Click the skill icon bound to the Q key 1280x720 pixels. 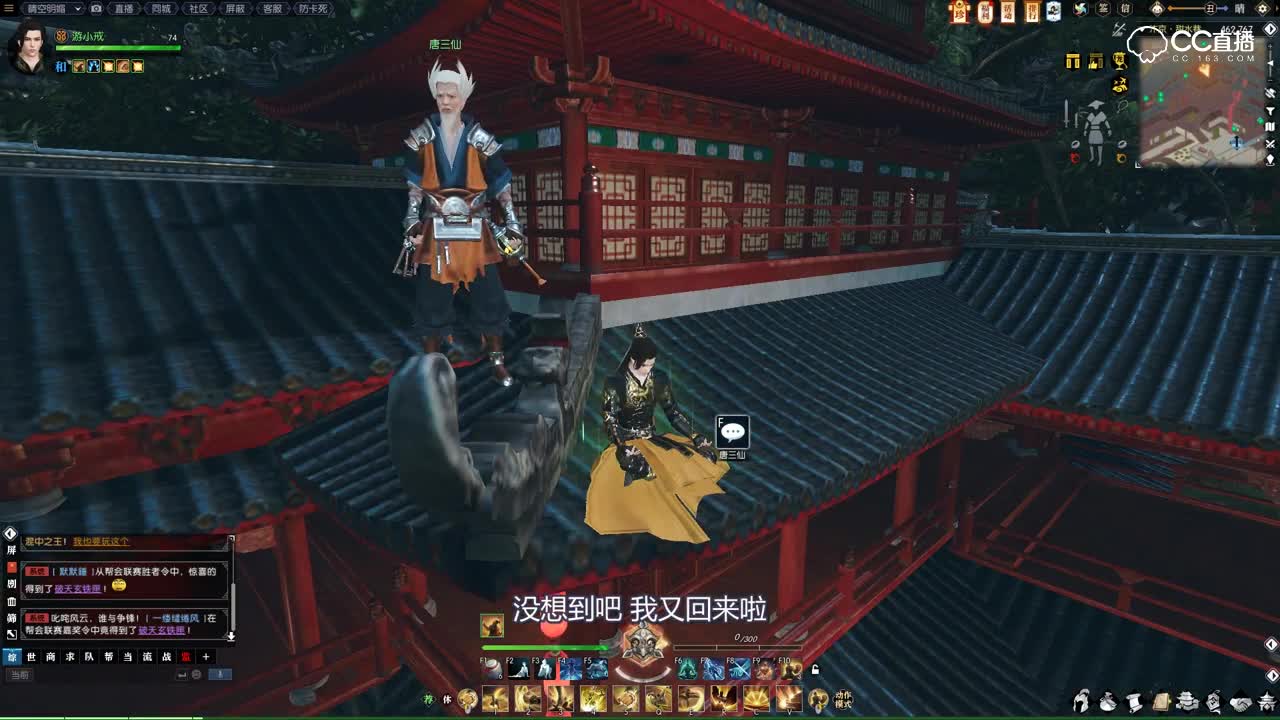point(657,697)
